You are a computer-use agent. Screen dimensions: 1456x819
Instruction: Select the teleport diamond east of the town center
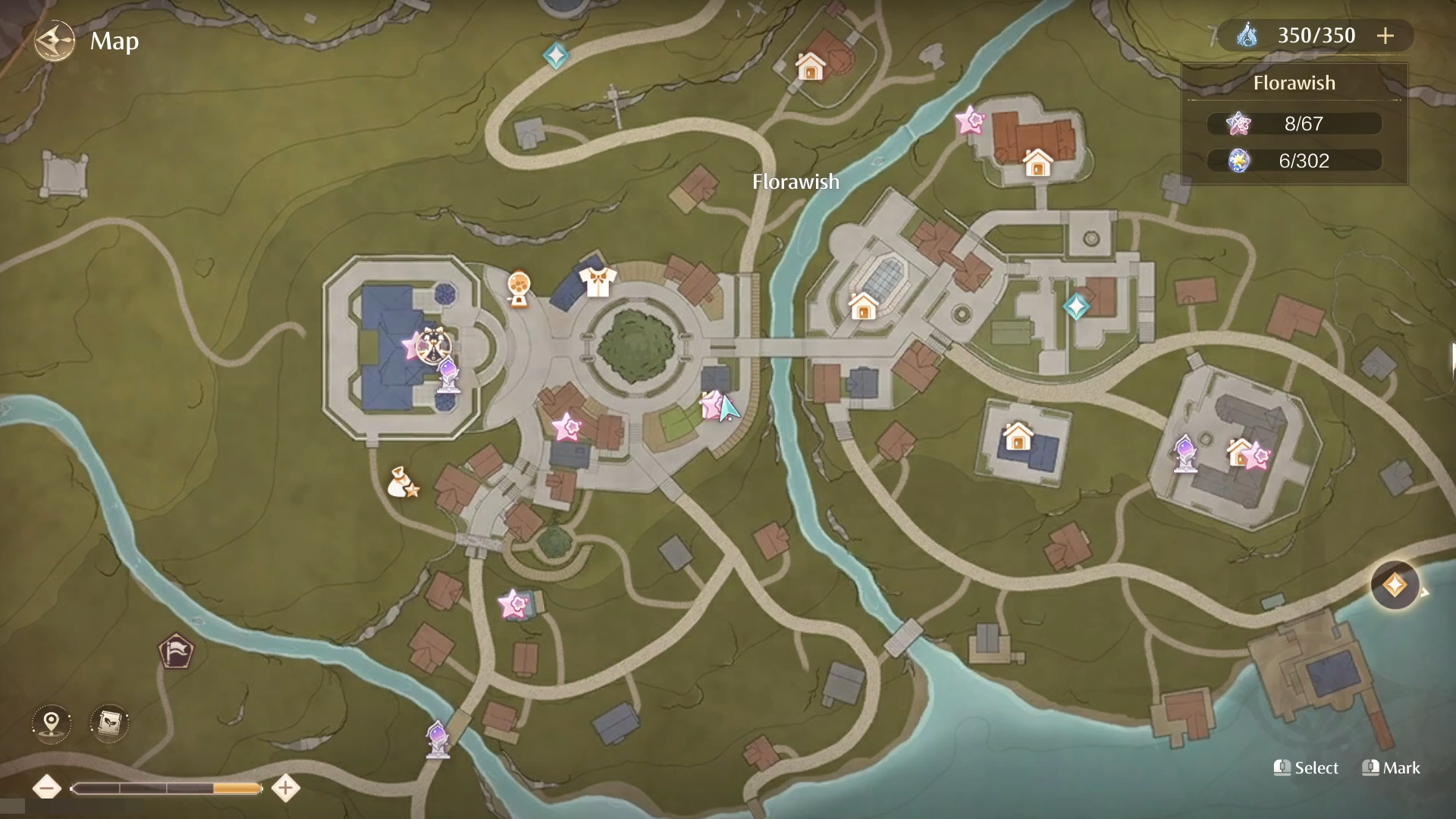1078,307
